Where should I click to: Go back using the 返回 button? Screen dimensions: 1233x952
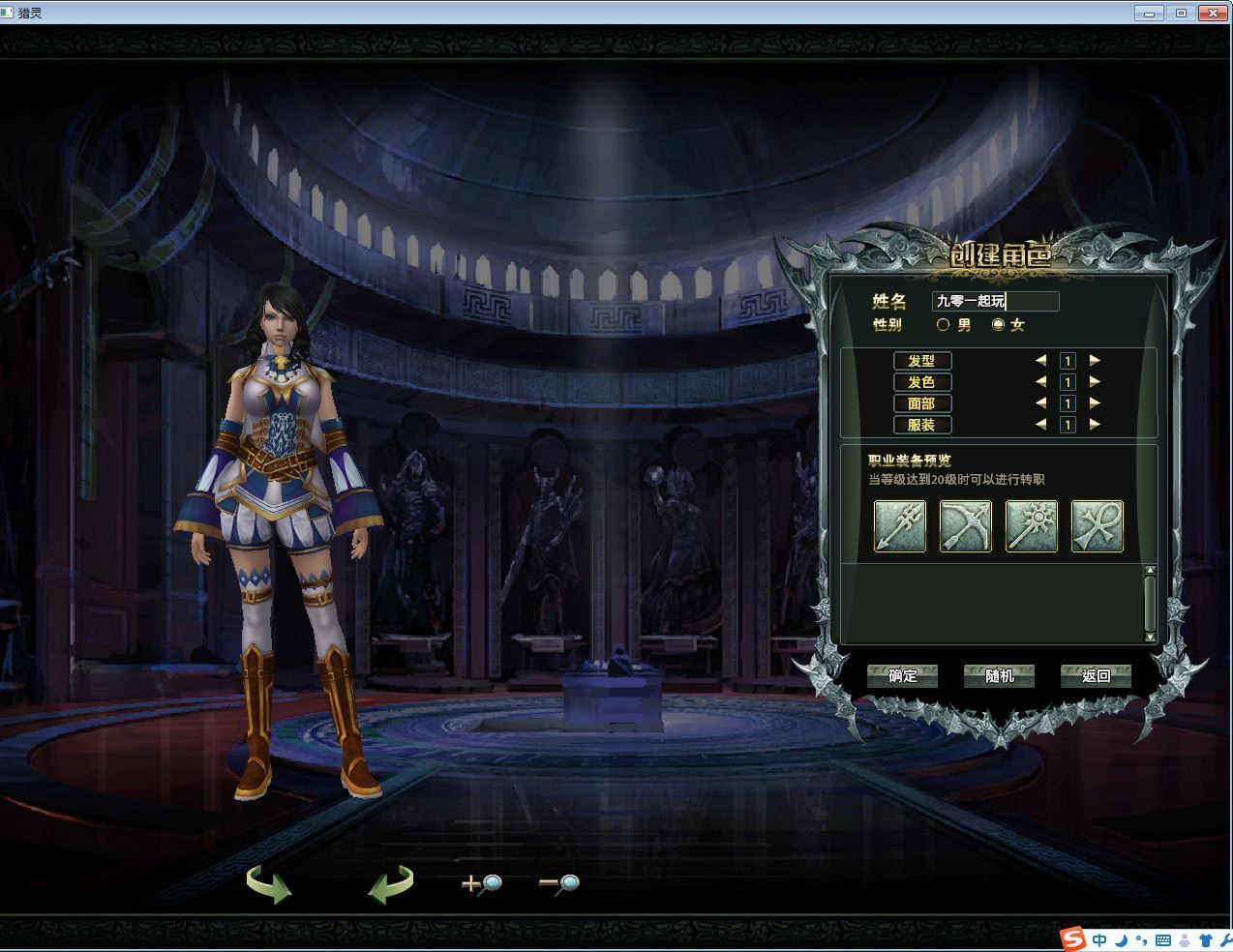click(1096, 676)
